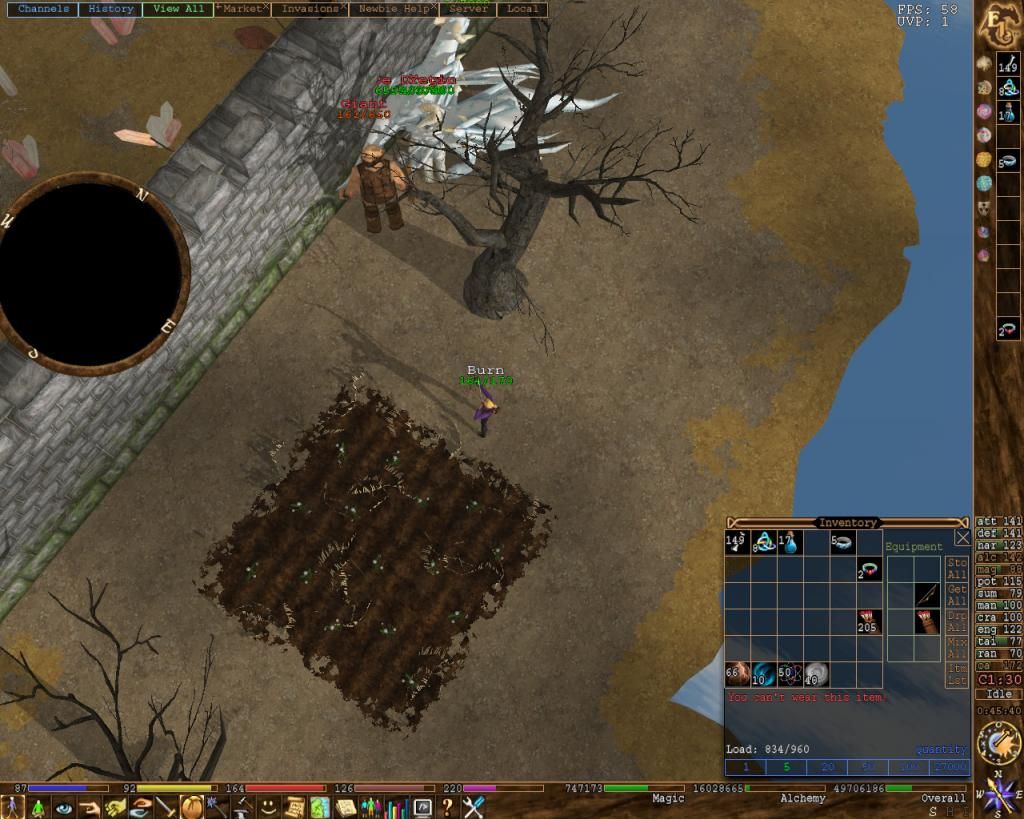Viewport: 1024px width, 819px height.
Task: Open the question mark help icon
Action: pyautogui.click(x=447, y=807)
